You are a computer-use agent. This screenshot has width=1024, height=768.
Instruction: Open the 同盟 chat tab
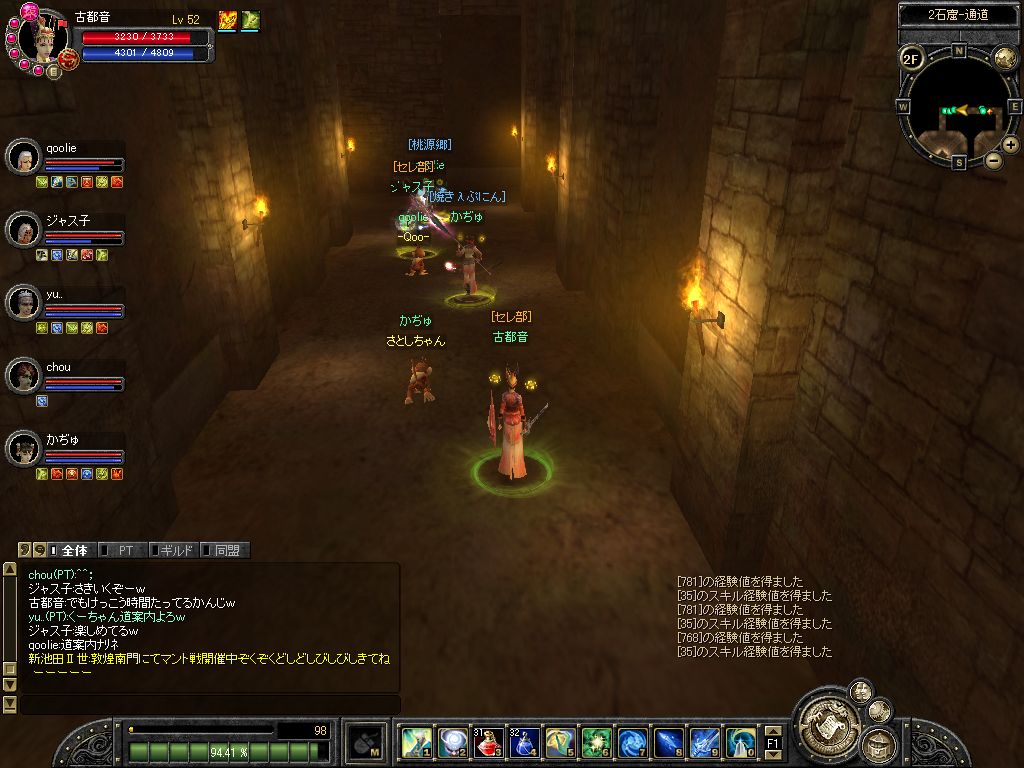226,550
